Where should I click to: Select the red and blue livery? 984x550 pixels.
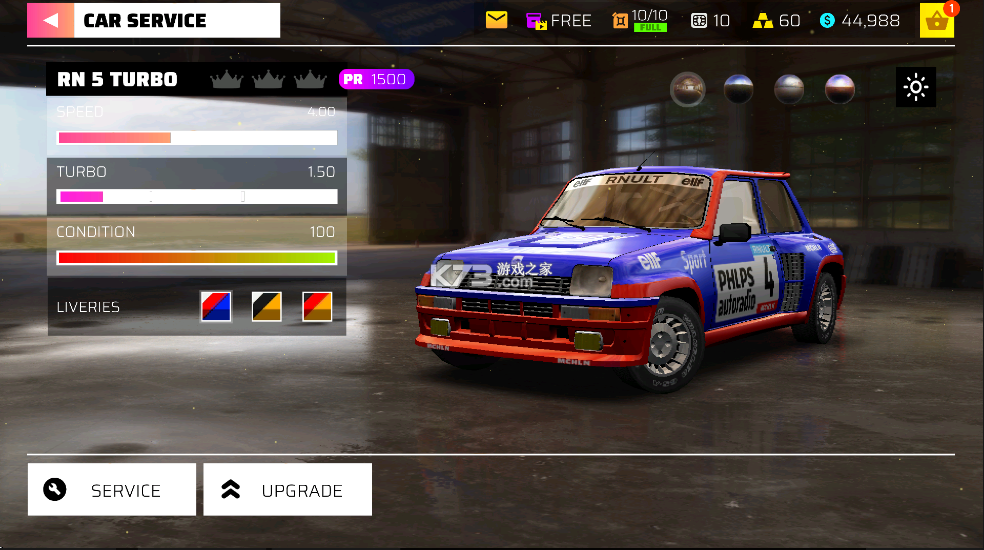click(x=216, y=307)
